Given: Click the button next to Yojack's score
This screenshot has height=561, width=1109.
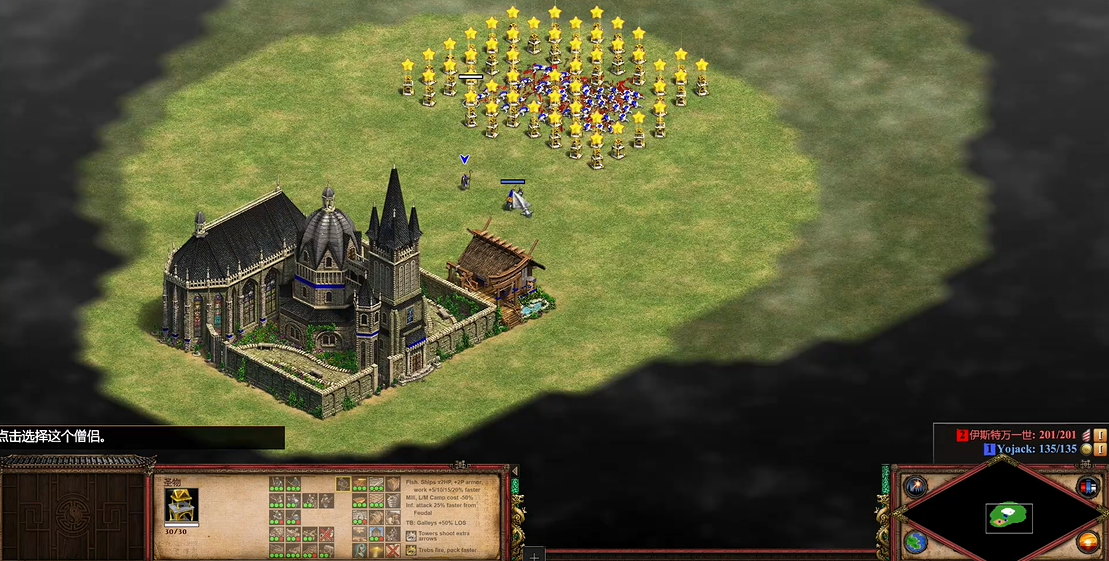Looking at the screenshot, I should [1100, 449].
